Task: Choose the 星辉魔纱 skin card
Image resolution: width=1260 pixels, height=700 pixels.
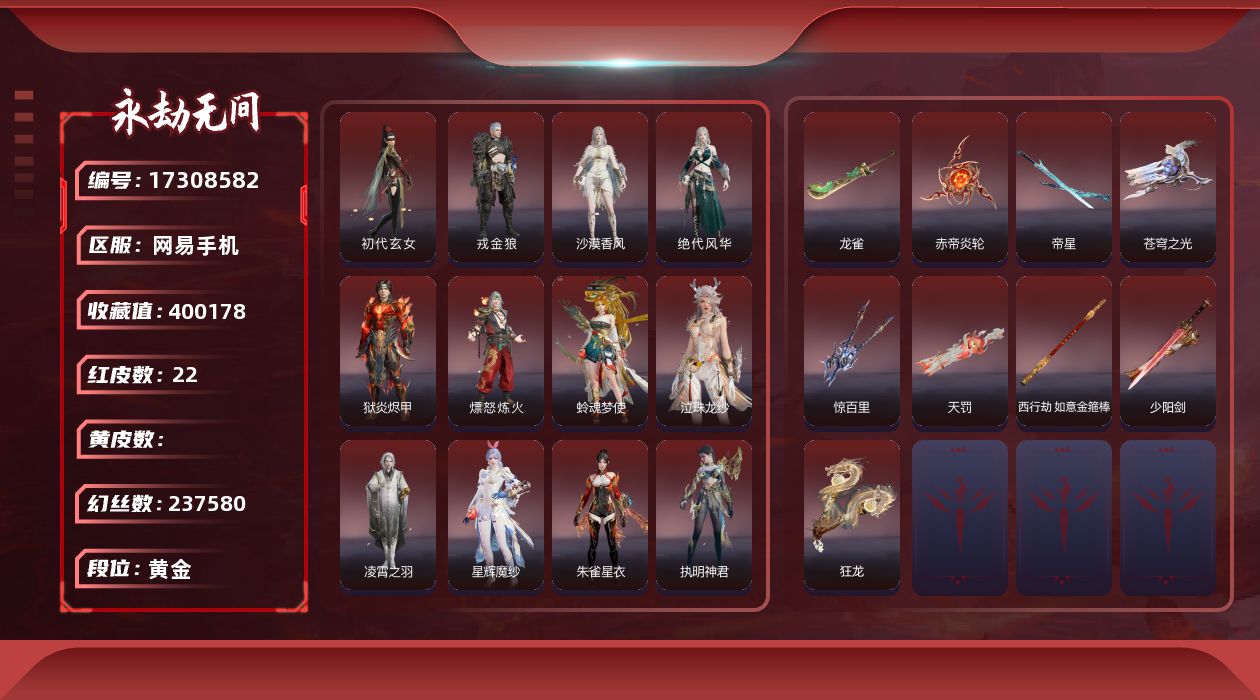Action: 496,515
